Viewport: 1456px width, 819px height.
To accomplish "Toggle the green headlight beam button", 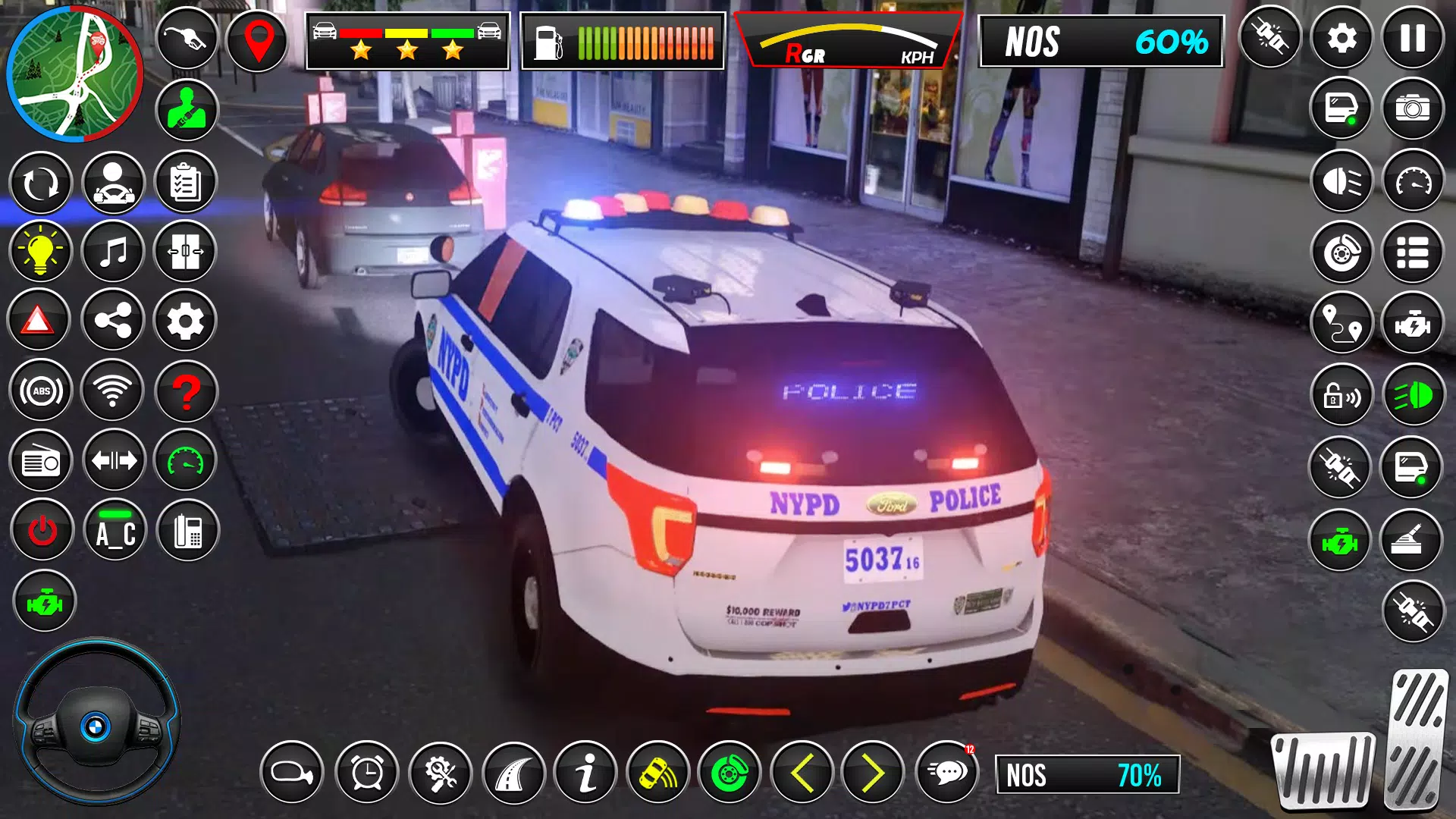I will [1412, 396].
